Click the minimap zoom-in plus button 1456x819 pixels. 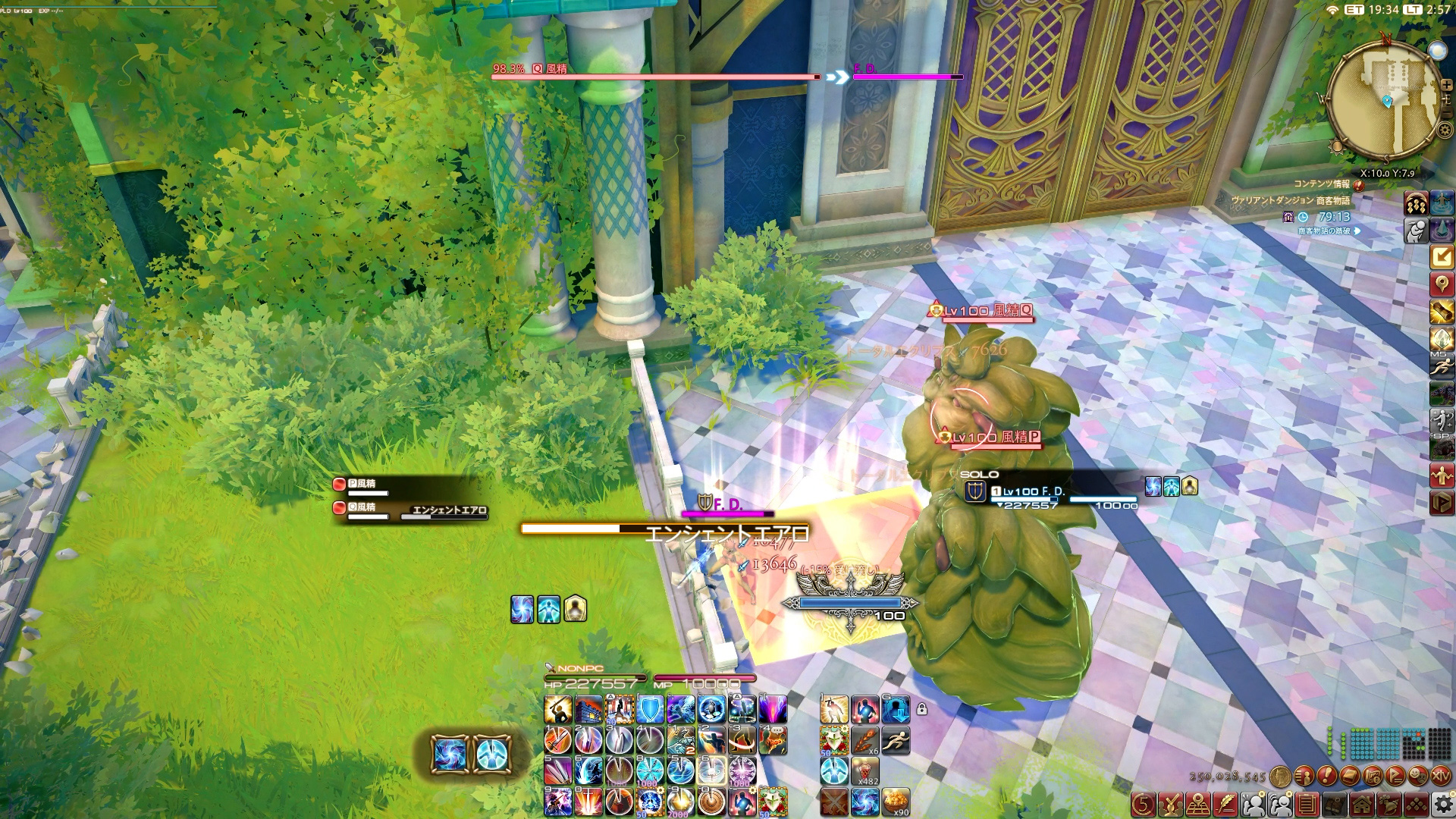[1446, 84]
